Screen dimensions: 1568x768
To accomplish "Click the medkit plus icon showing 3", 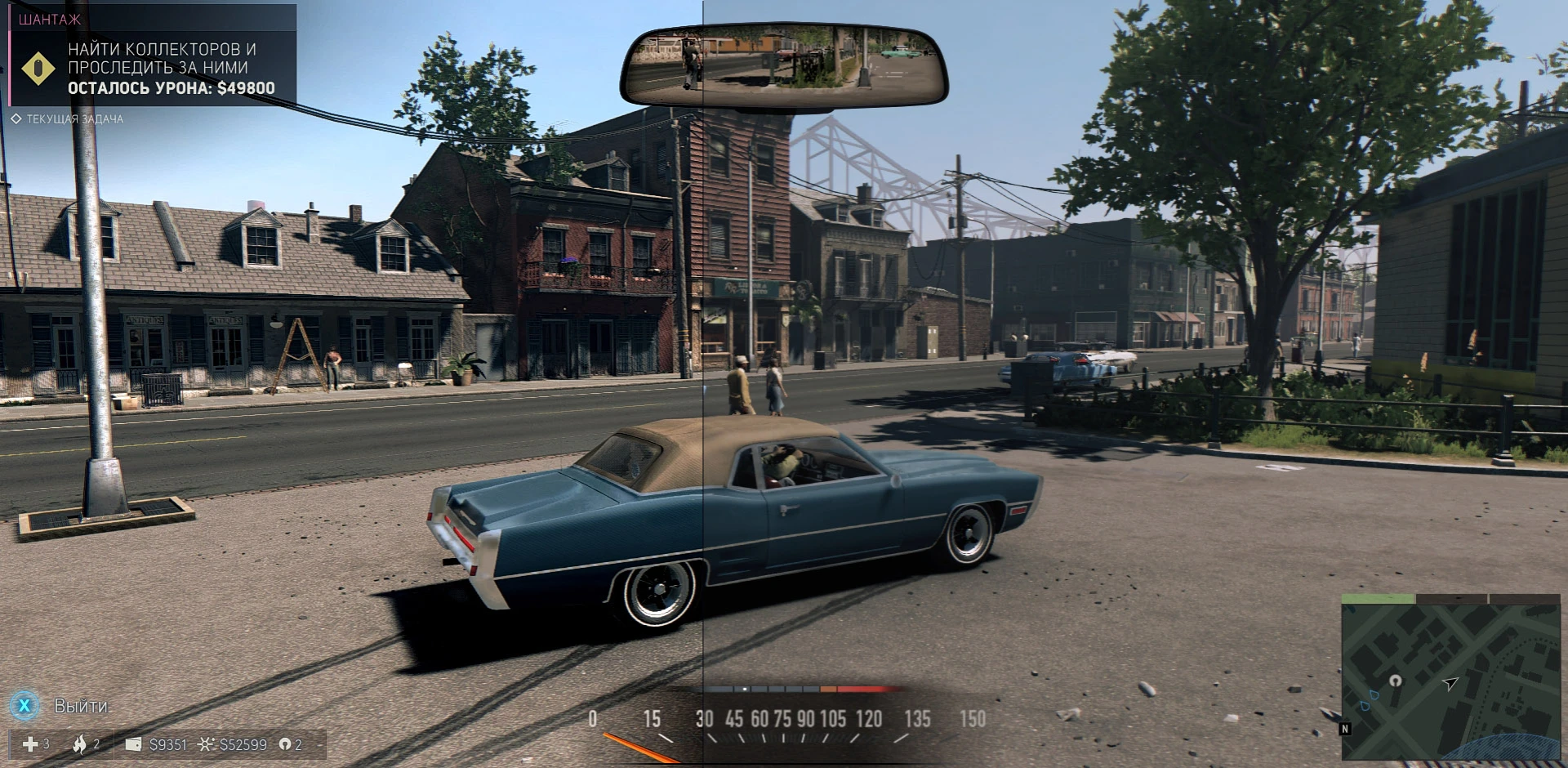I will [x=31, y=744].
